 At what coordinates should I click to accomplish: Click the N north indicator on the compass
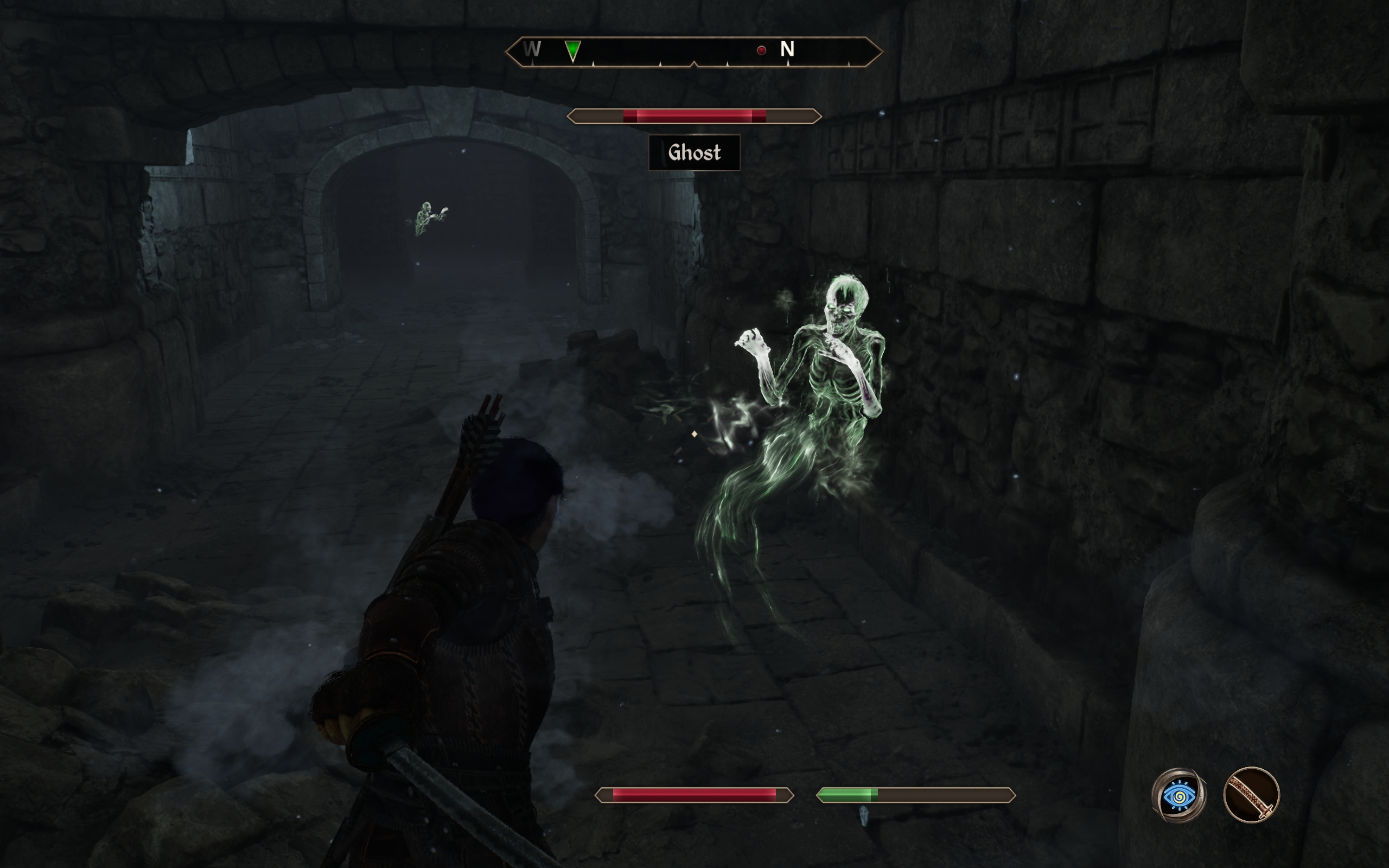788,50
